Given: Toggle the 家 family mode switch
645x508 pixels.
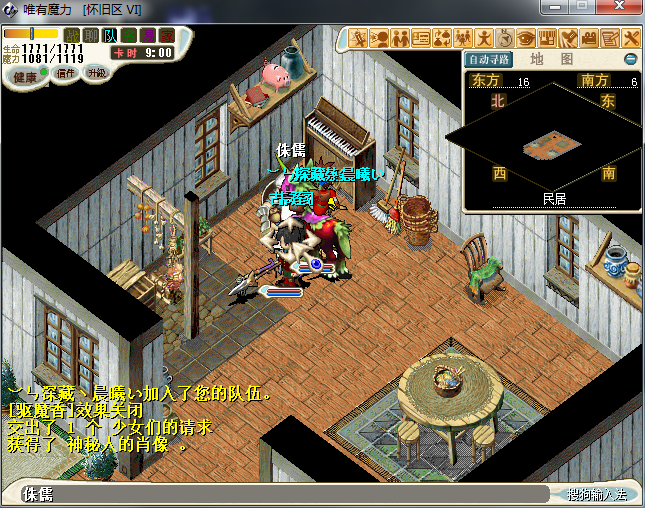Looking at the screenshot, I should click(166, 35).
